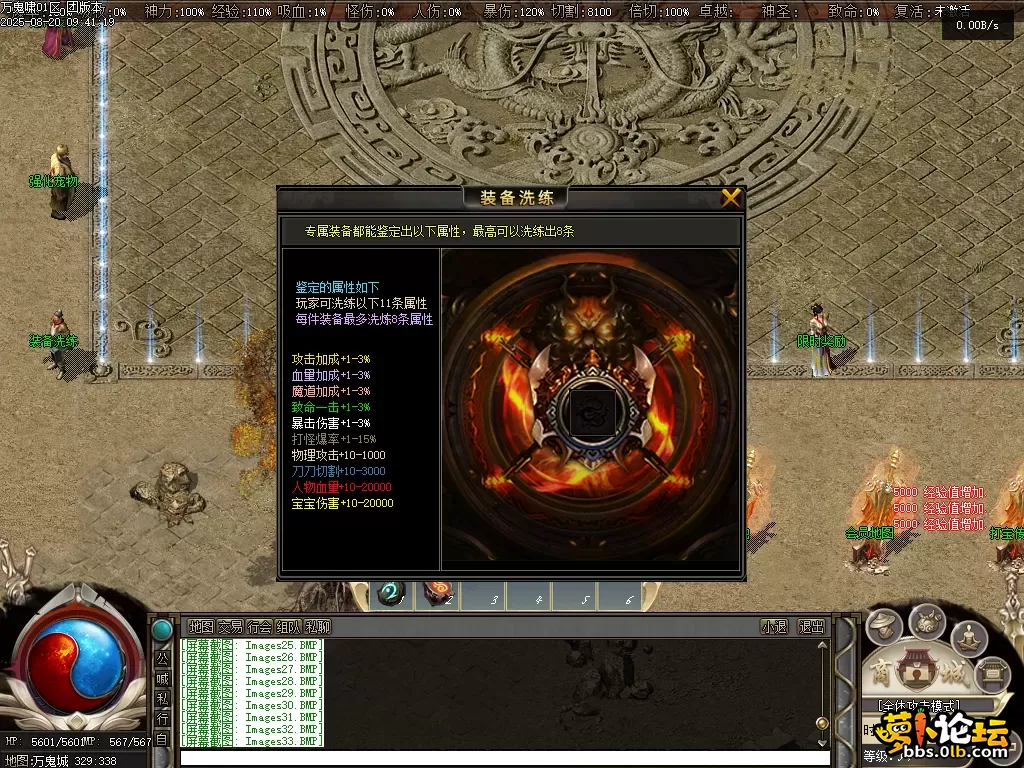The height and width of the screenshot is (768, 1024).
Task: Click the 退出 exit game button
Action: 812,627
